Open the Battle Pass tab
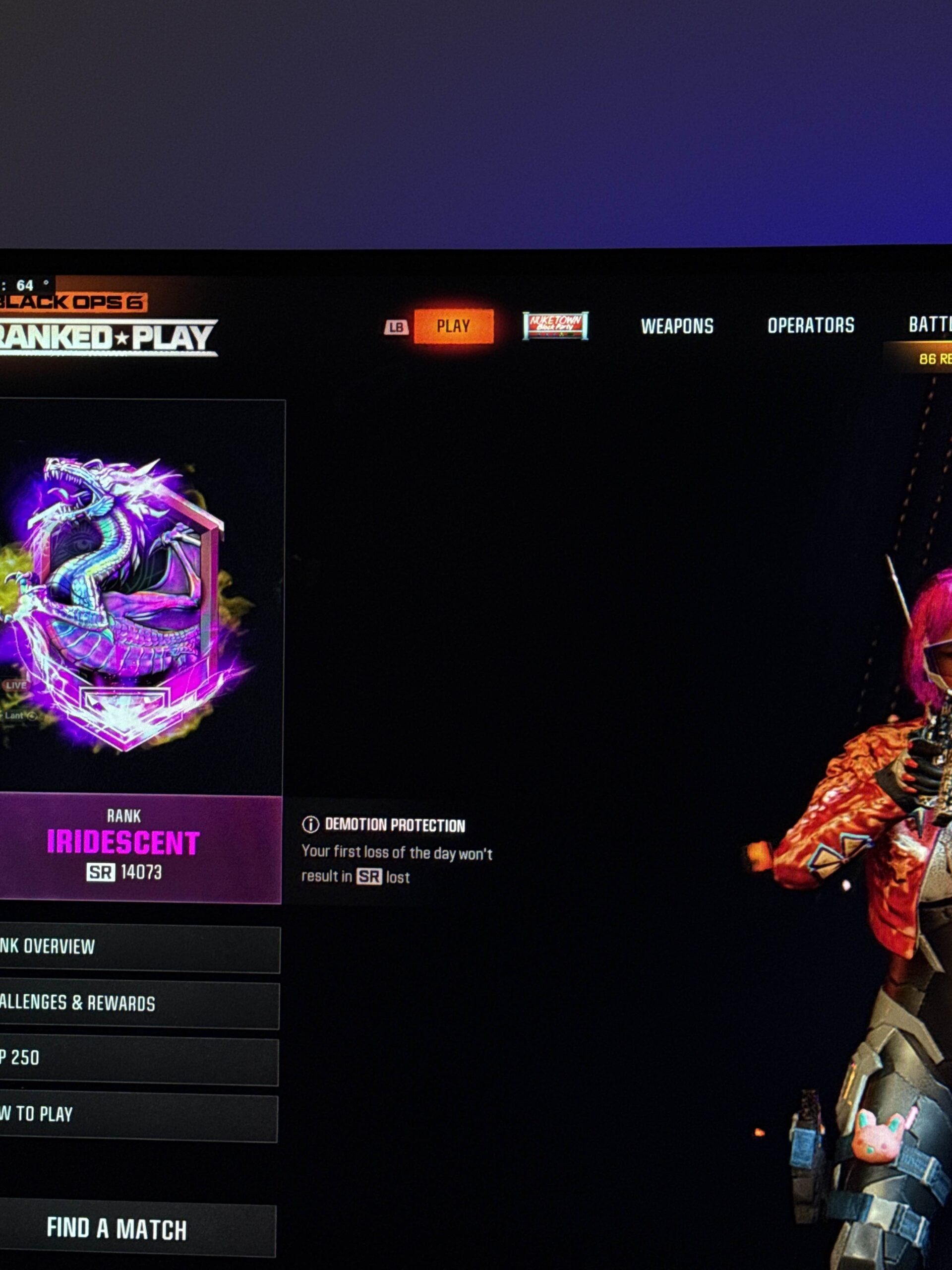The width and height of the screenshot is (952, 1270). click(x=929, y=325)
